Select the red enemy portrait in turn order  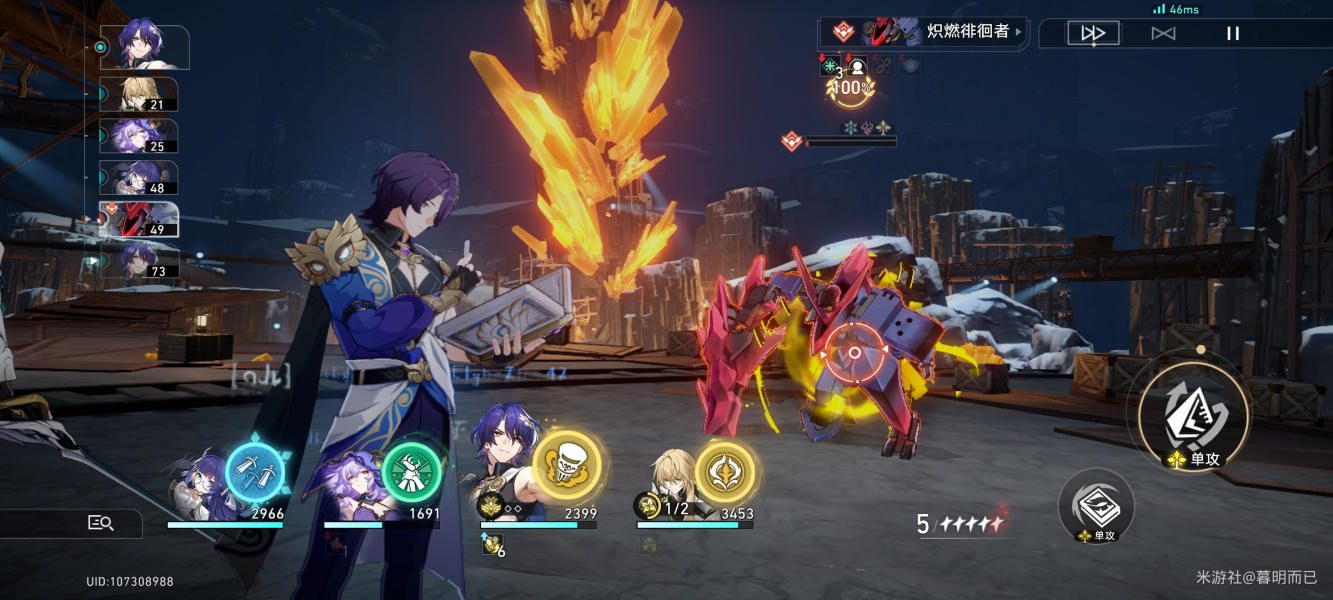139,219
